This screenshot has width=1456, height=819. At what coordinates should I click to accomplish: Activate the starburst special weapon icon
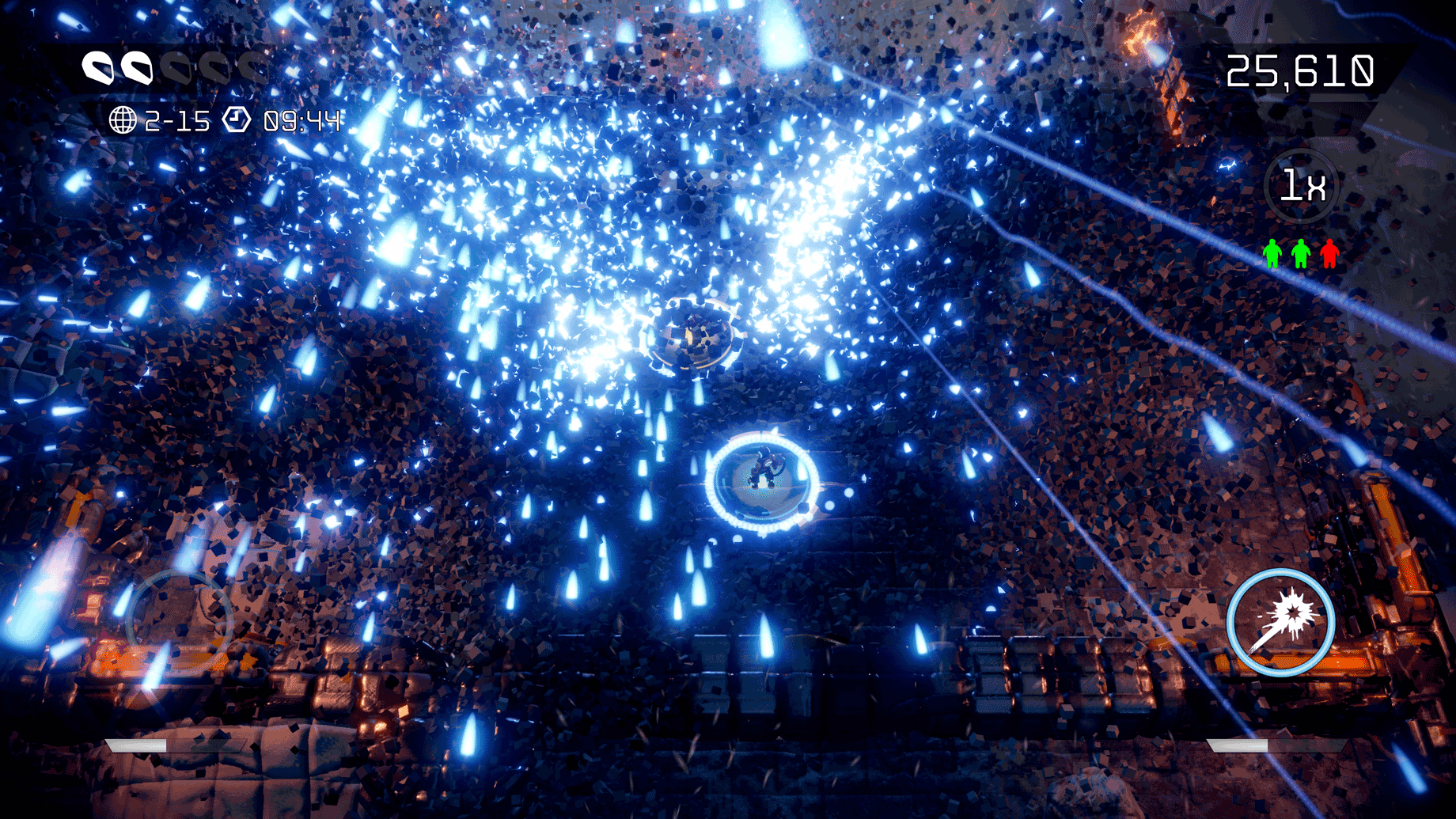click(x=1280, y=622)
